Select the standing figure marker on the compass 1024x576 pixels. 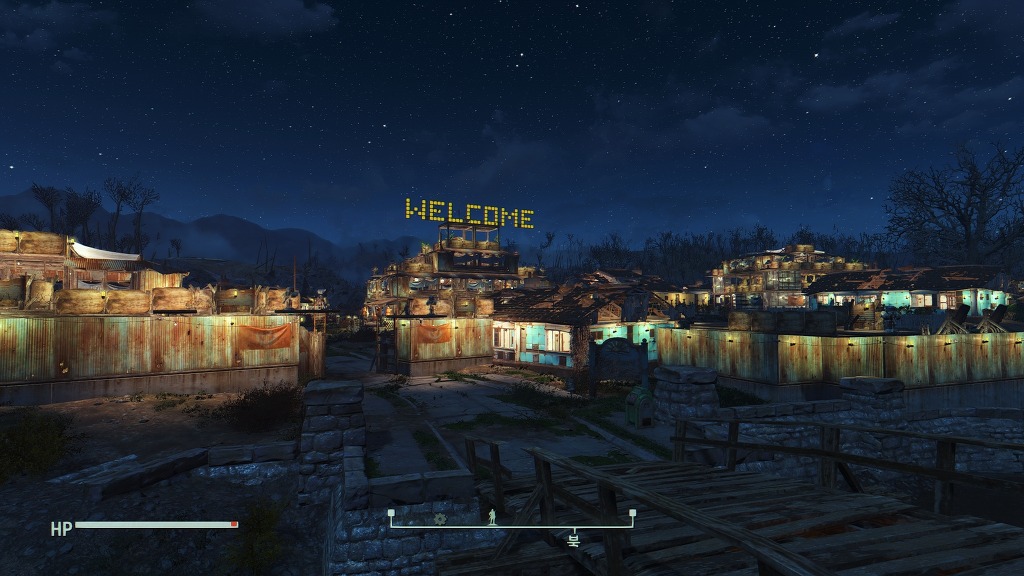tap(491, 517)
